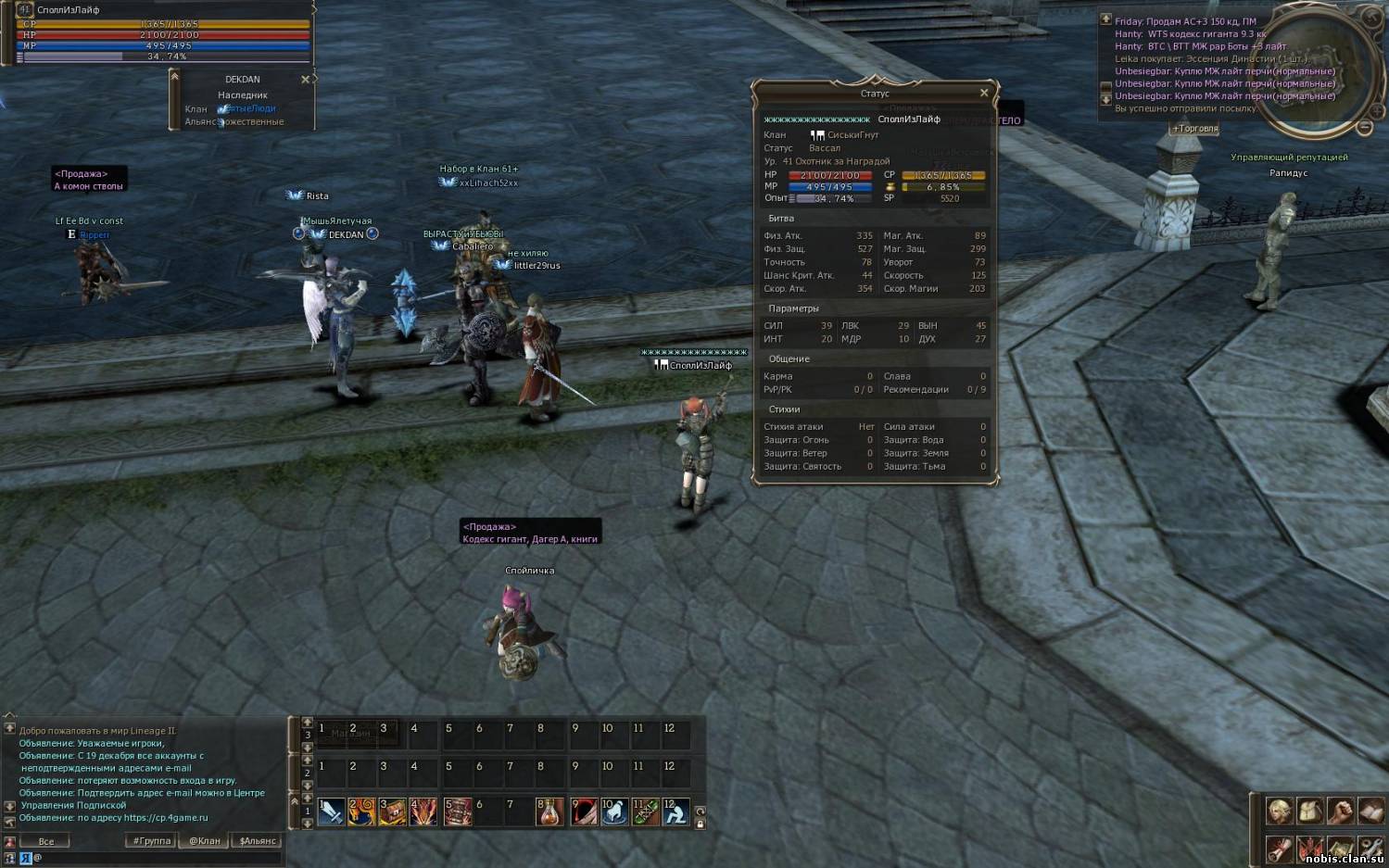The image size is (1389, 868).
Task: Open the @Клан chat tab
Action: pyautogui.click(x=205, y=841)
